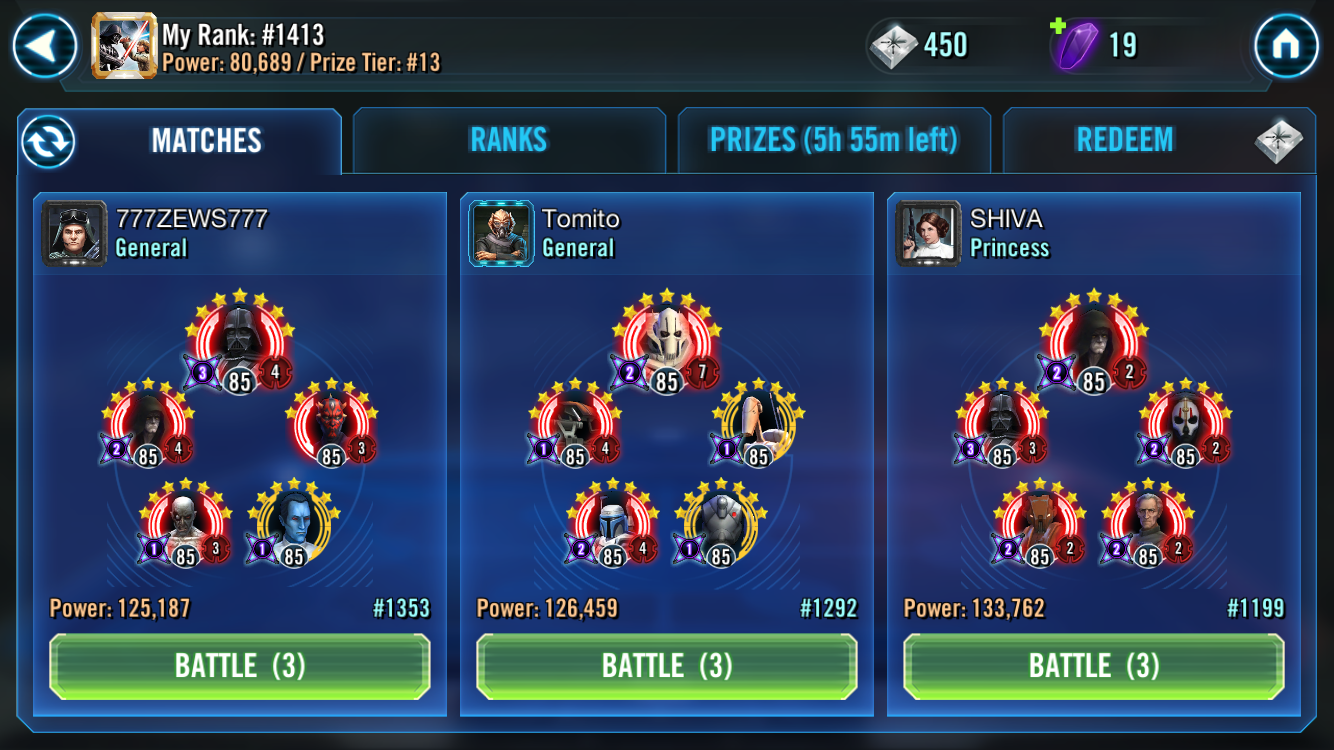1334x750 pixels.
Task: Open the home screen button
Action: point(1286,45)
